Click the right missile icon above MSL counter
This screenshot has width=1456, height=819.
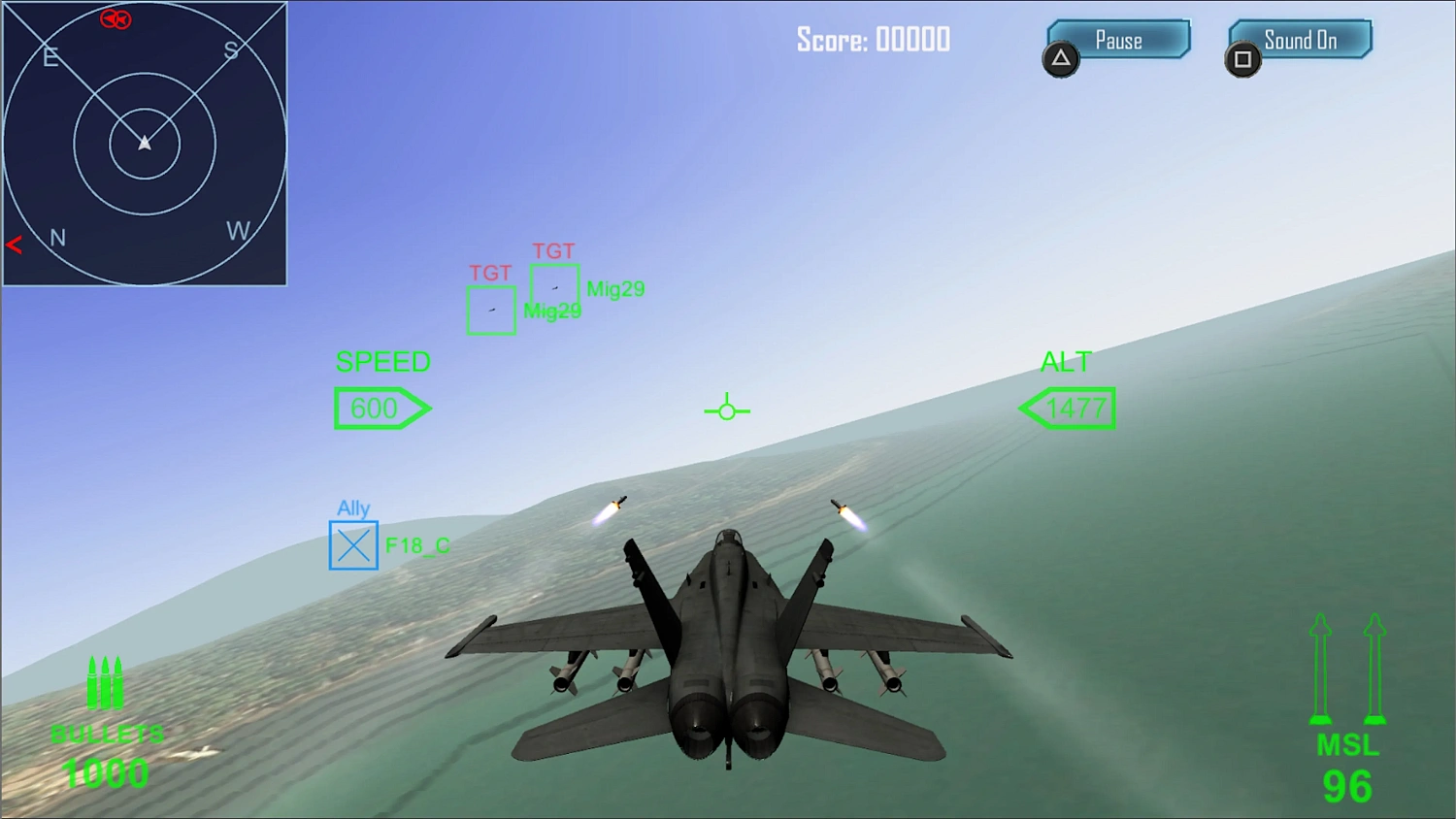tap(1374, 670)
